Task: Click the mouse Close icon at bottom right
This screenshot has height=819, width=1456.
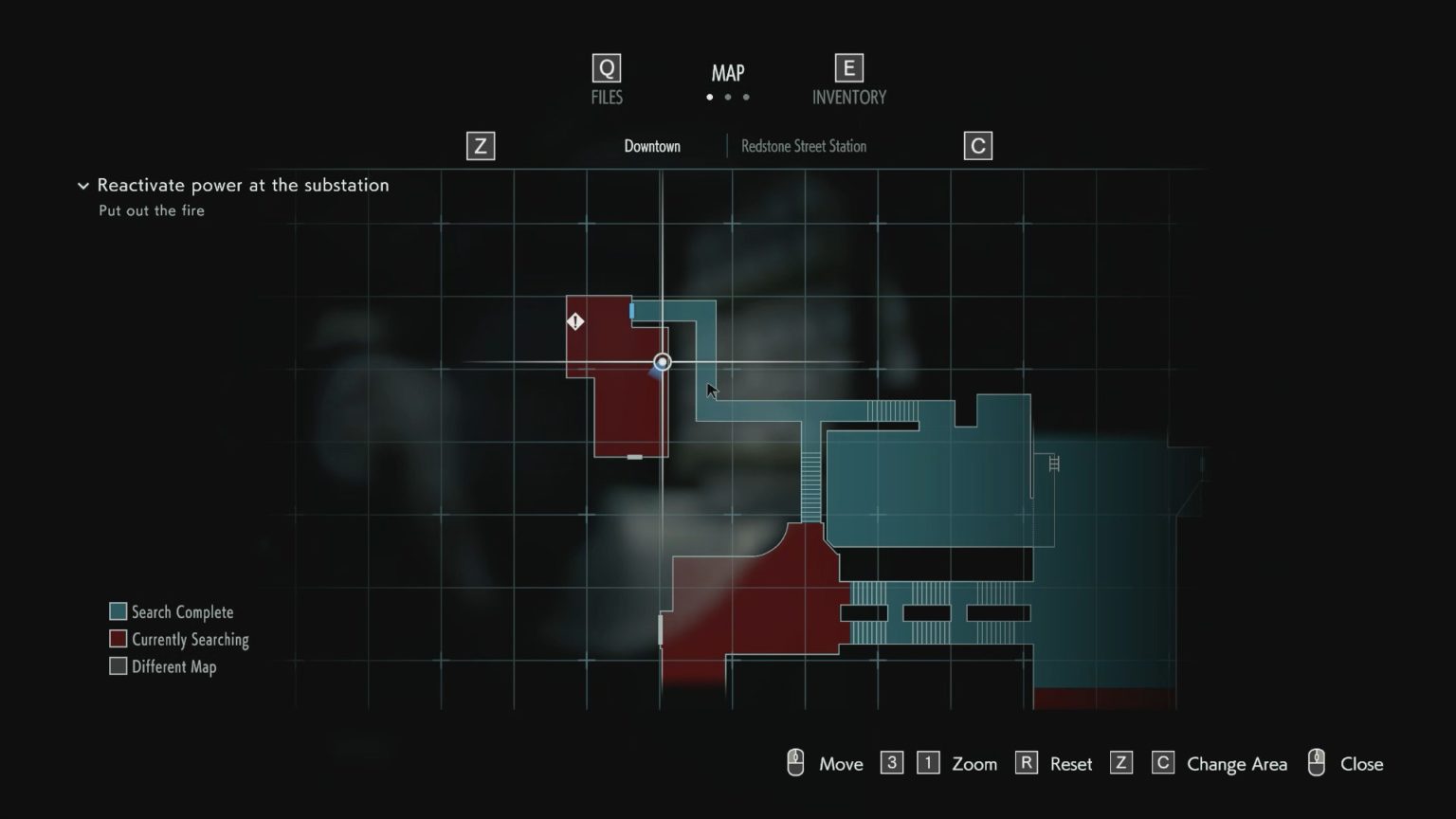Action: pos(1316,762)
